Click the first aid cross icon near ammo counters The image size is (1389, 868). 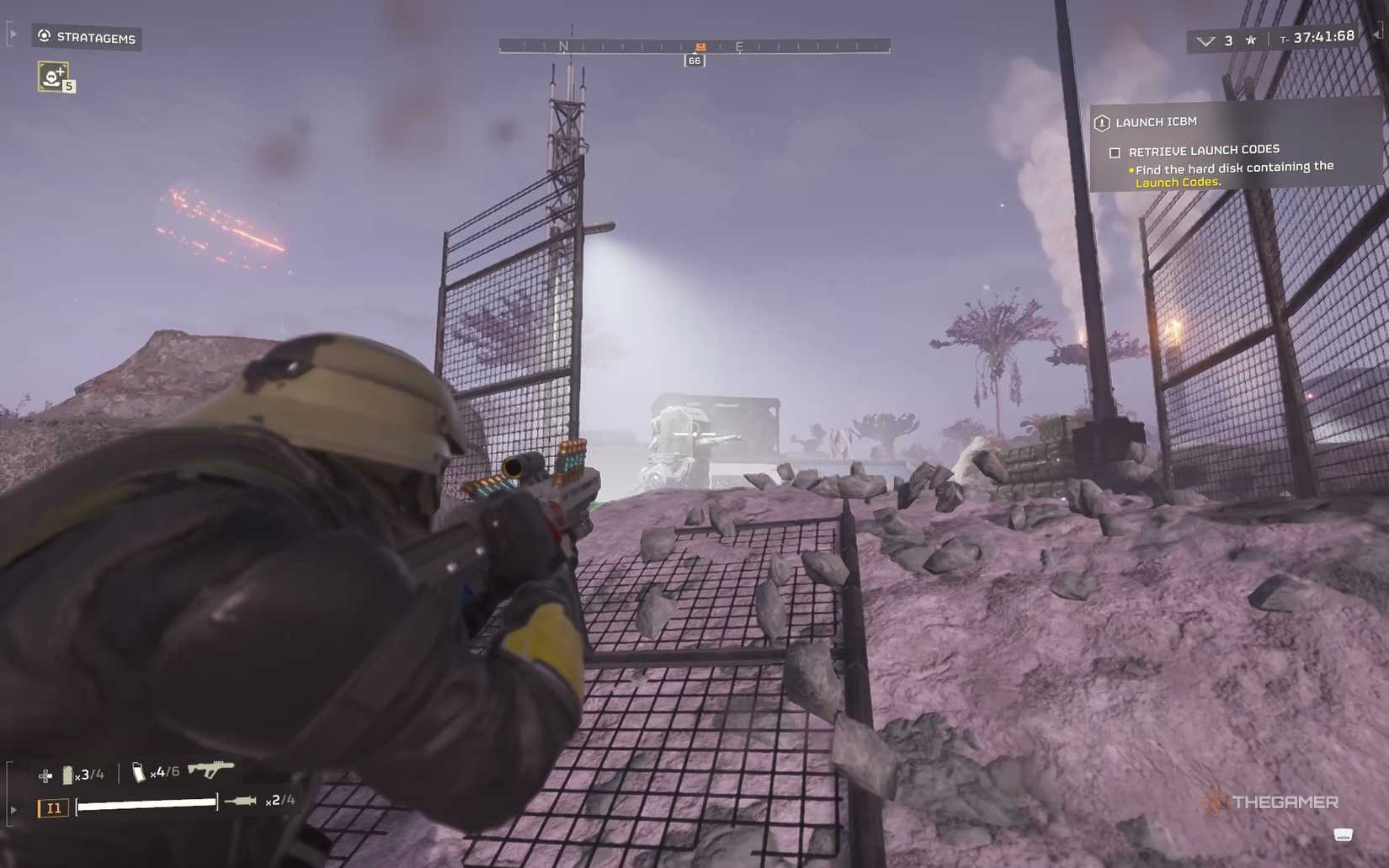[x=45, y=775]
